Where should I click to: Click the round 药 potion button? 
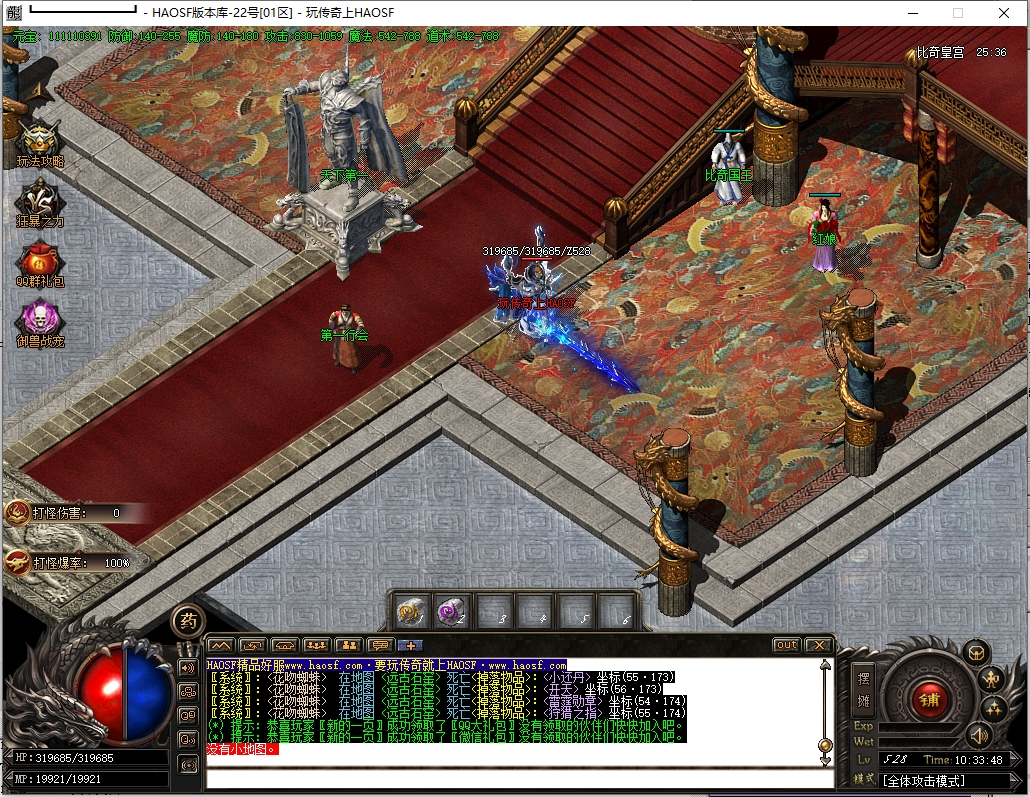tap(187, 621)
